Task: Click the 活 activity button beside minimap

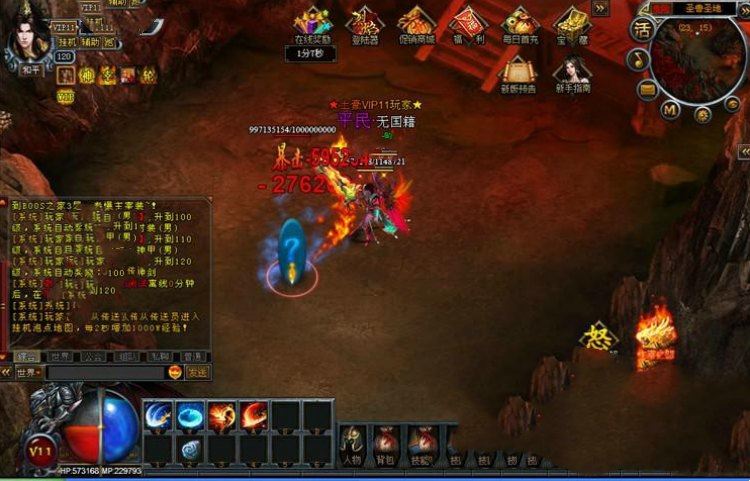Action: [641, 29]
